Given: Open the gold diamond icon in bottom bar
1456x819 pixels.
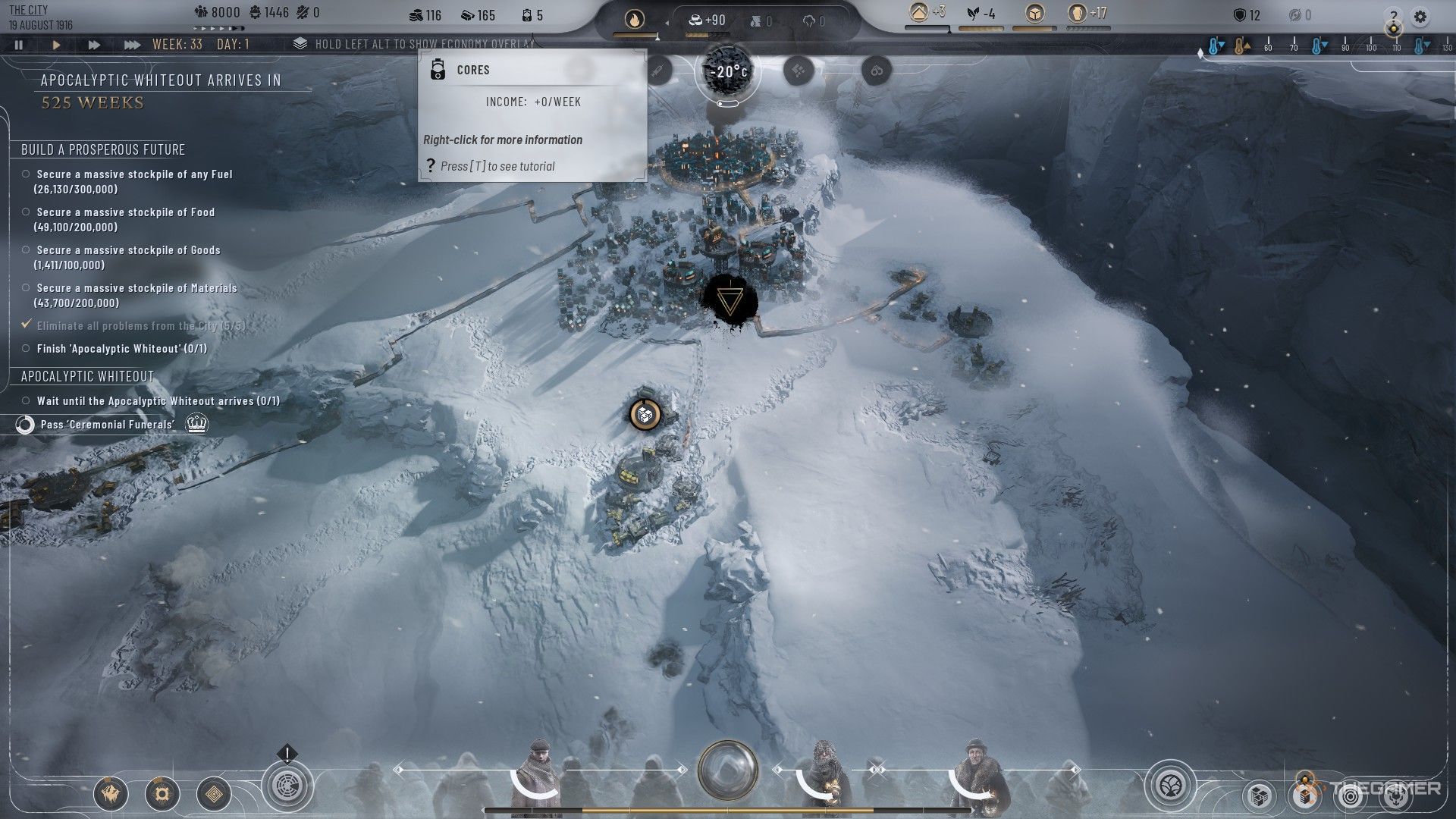Looking at the screenshot, I should click(214, 794).
